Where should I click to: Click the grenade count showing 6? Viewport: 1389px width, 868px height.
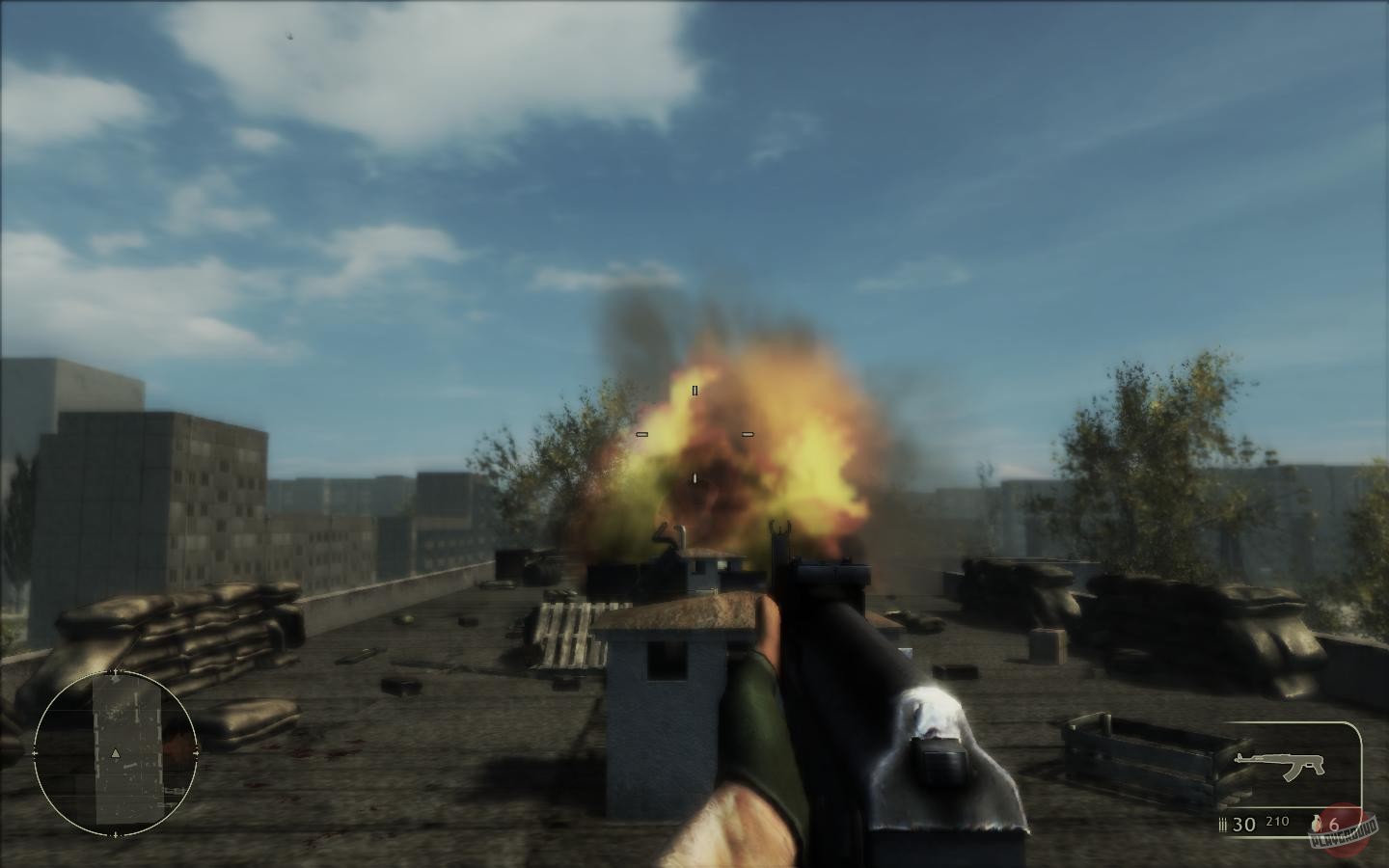tap(1334, 825)
